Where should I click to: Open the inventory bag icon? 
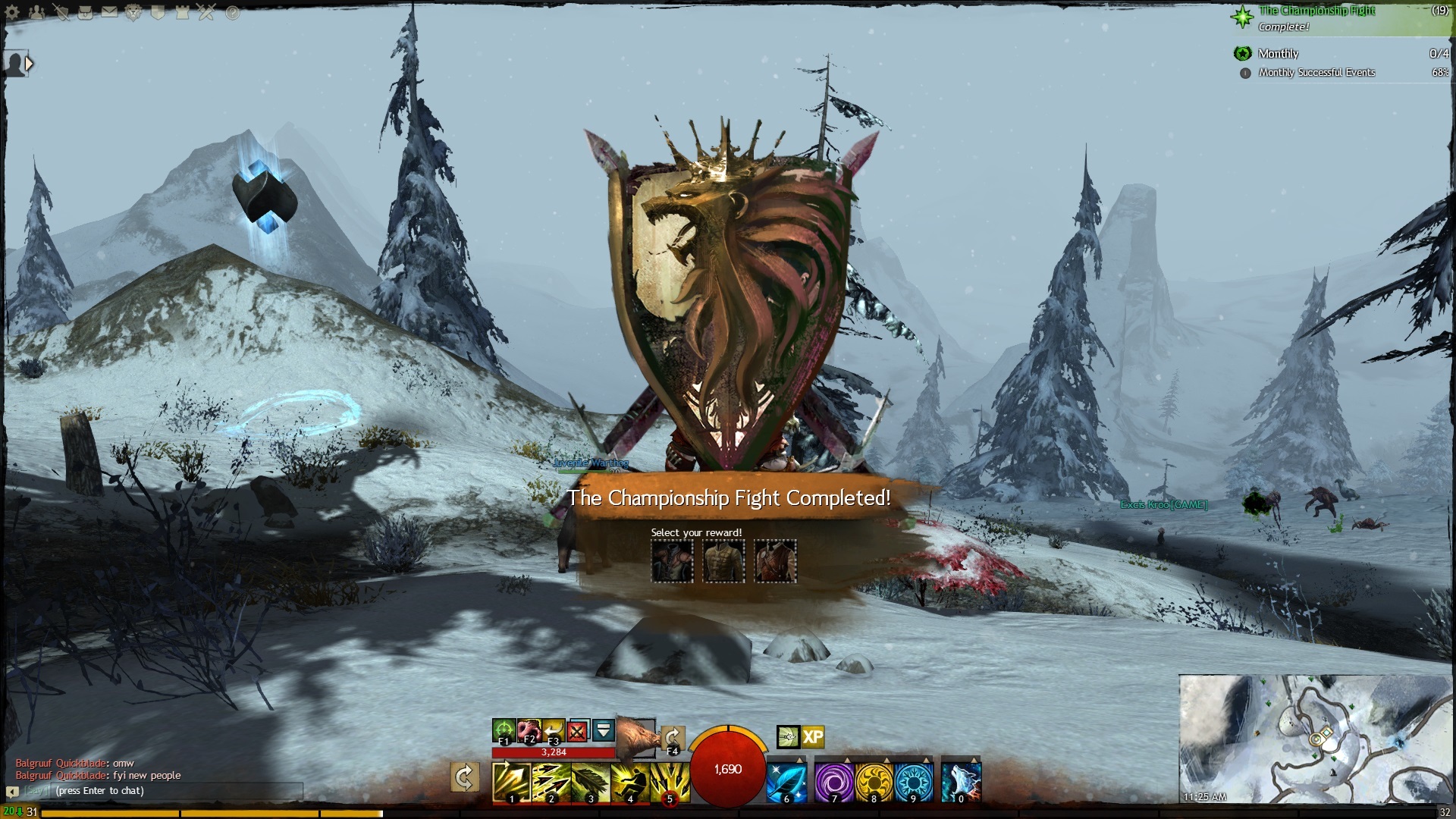point(85,12)
